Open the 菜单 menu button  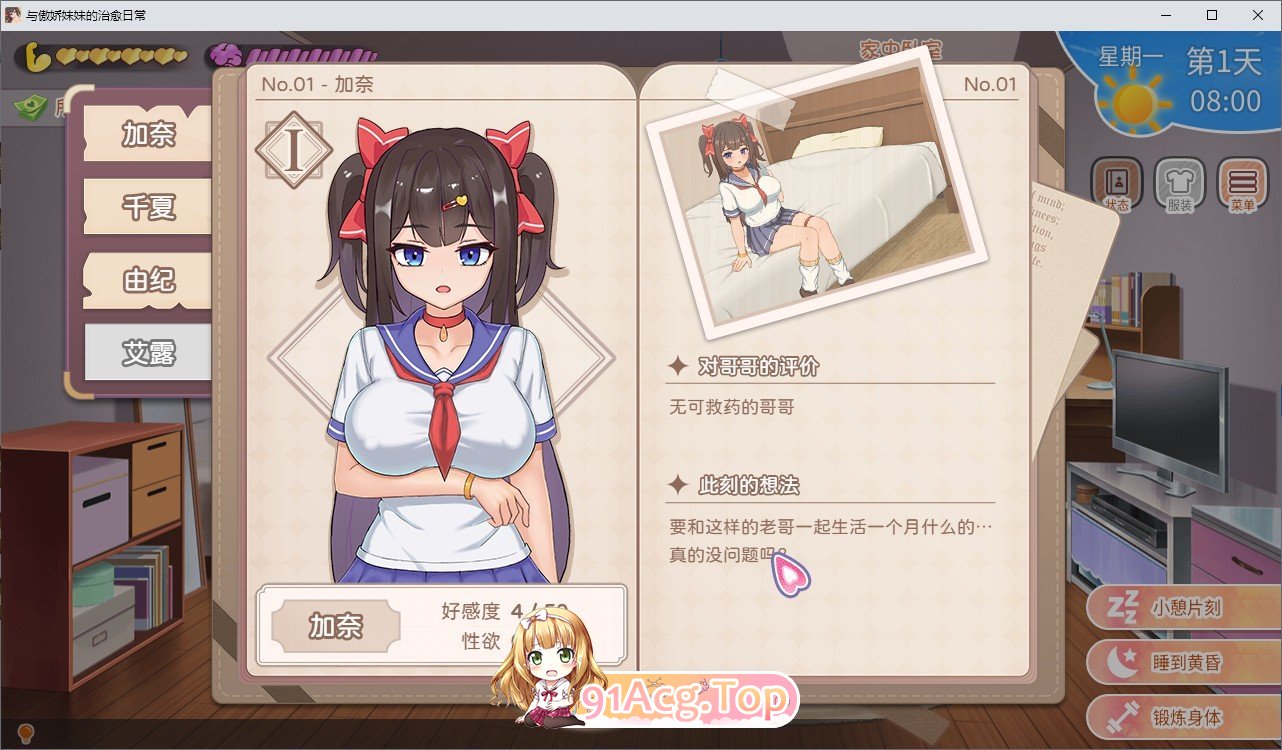pyautogui.click(x=1242, y=186)
